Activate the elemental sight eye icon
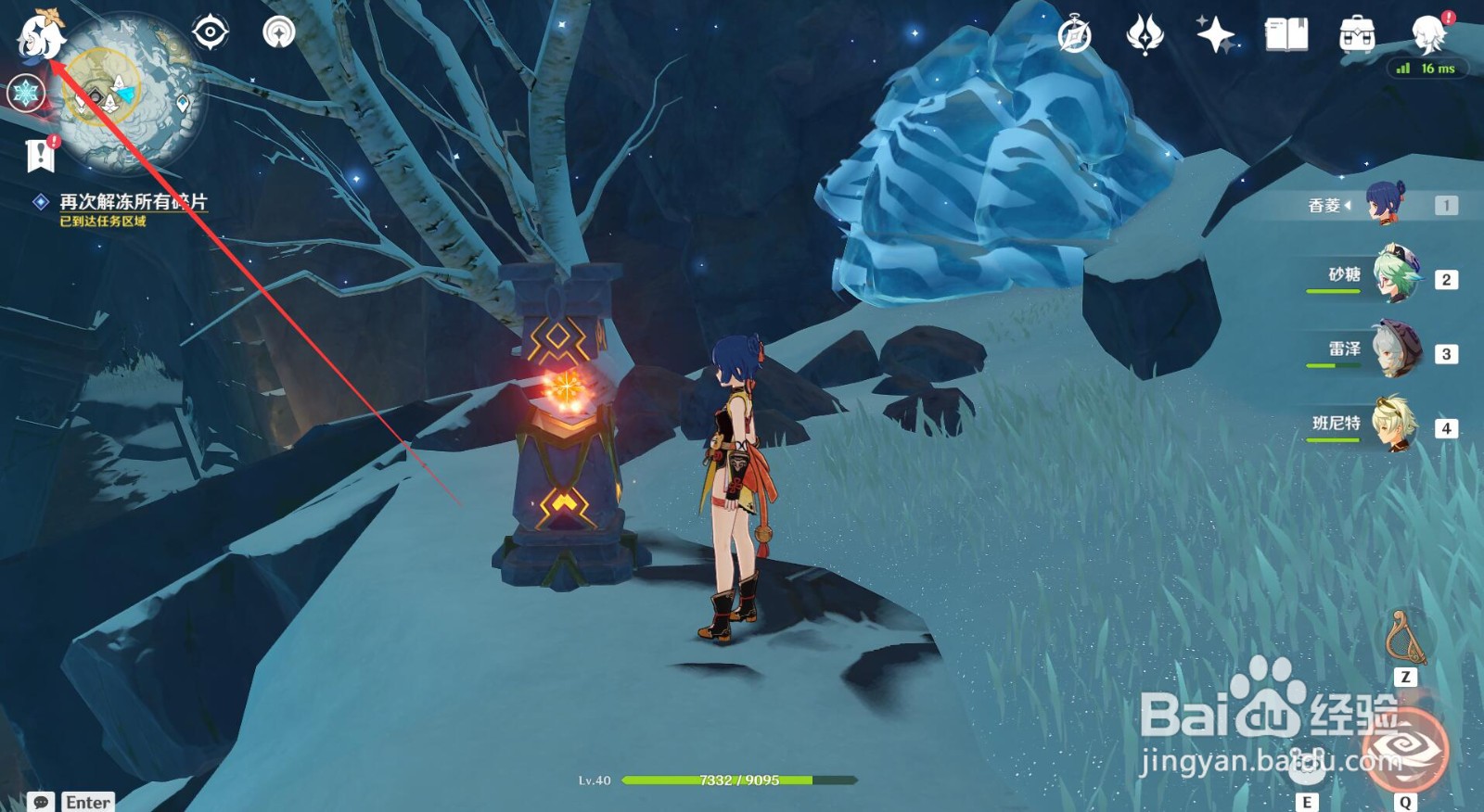The height and width of the screenshot is (812, 1484). (211, 33)
